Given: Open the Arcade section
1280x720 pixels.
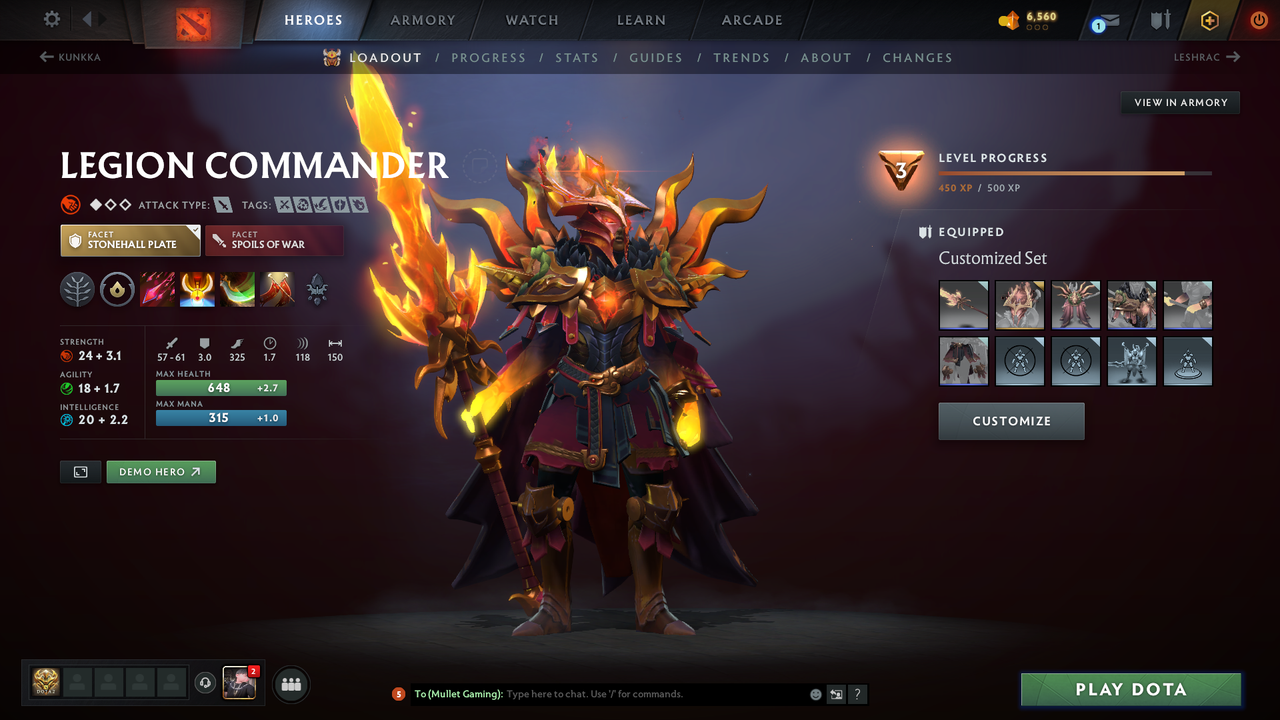Looking at the screenshot, I should [751, 20].
